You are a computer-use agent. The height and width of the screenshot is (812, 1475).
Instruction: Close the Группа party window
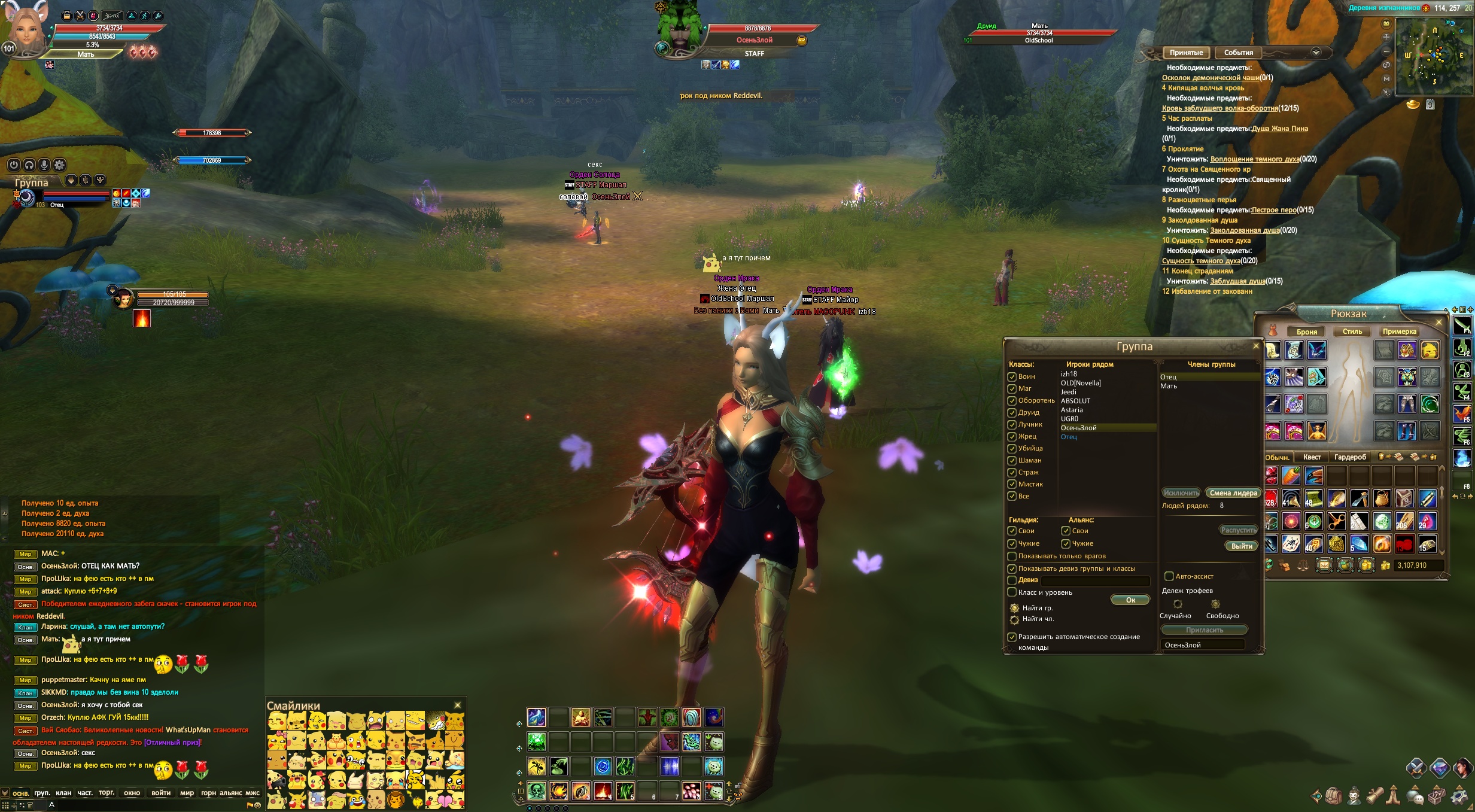click(x=1256, y=346)
